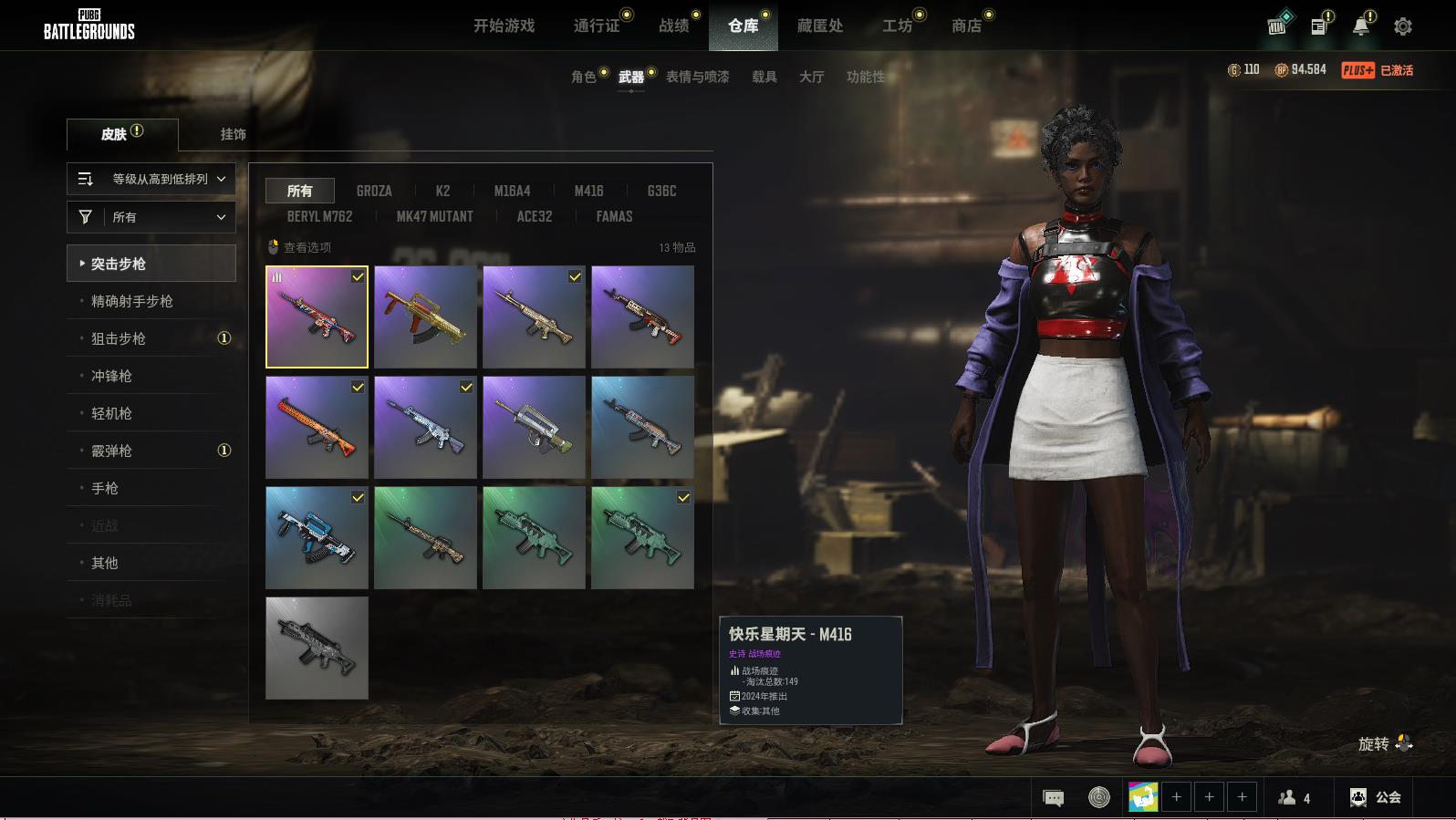Viewport: 1456px width, 820px height.
Task: Choose the 狙击步枪 sniper rifle category
Action: click(x=119, y=338)
